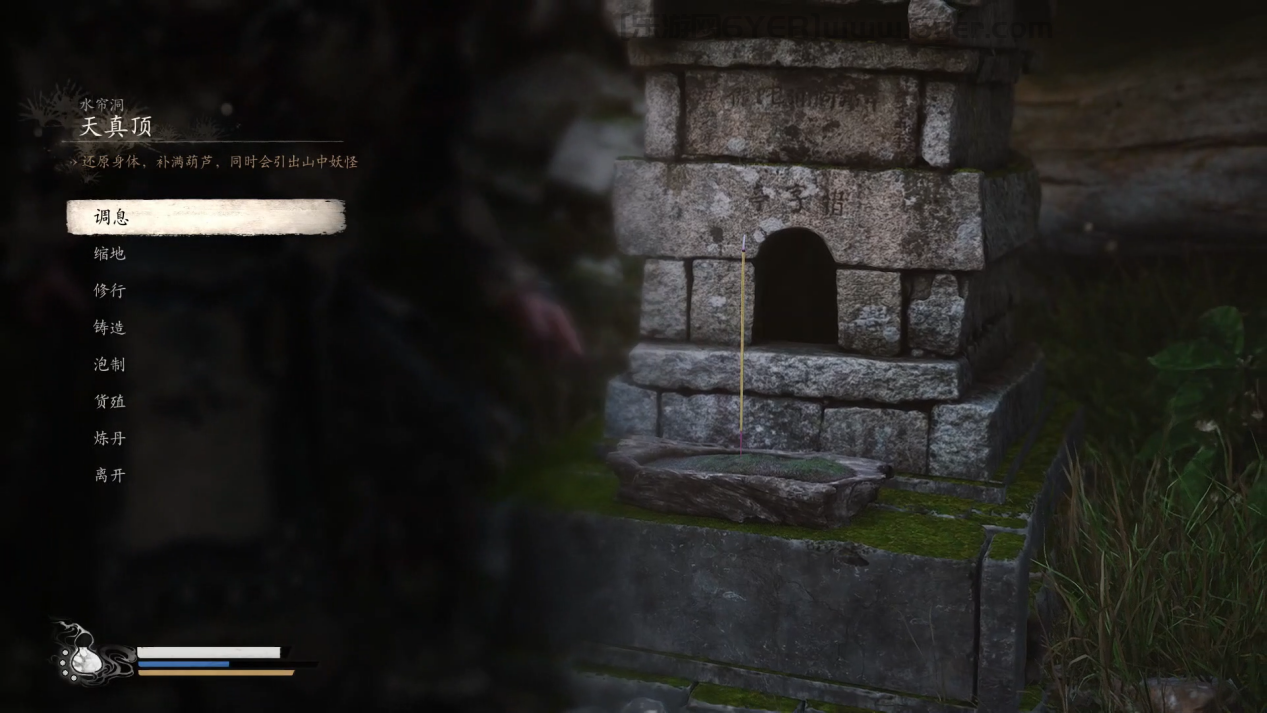Viewport: 1267px width, 713px height.
Task: Open the 铸造 forging menu
Action: [110, 328]
